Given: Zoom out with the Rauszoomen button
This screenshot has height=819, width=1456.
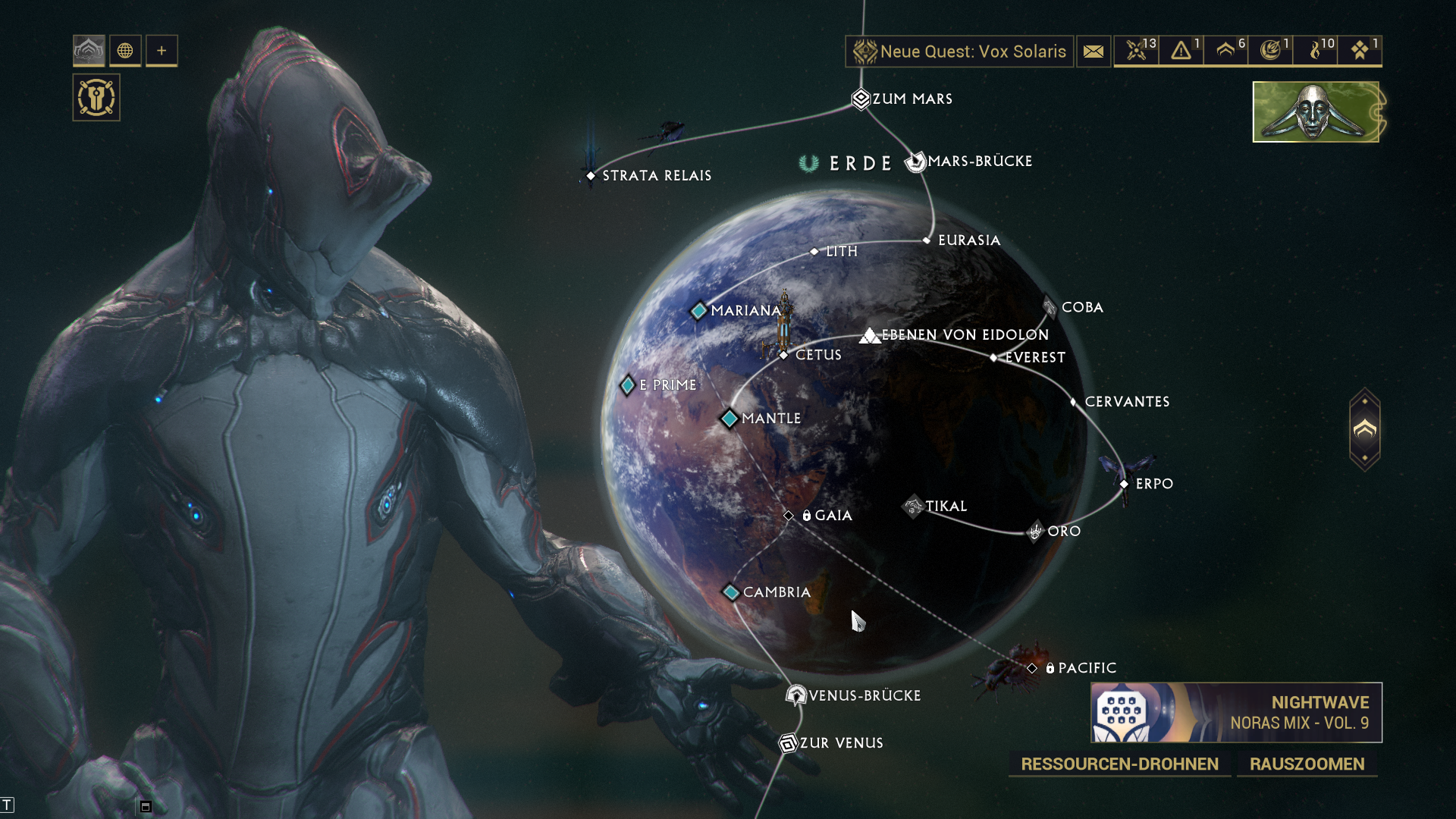Looking at the screenshot, I should pos(1307,764).
